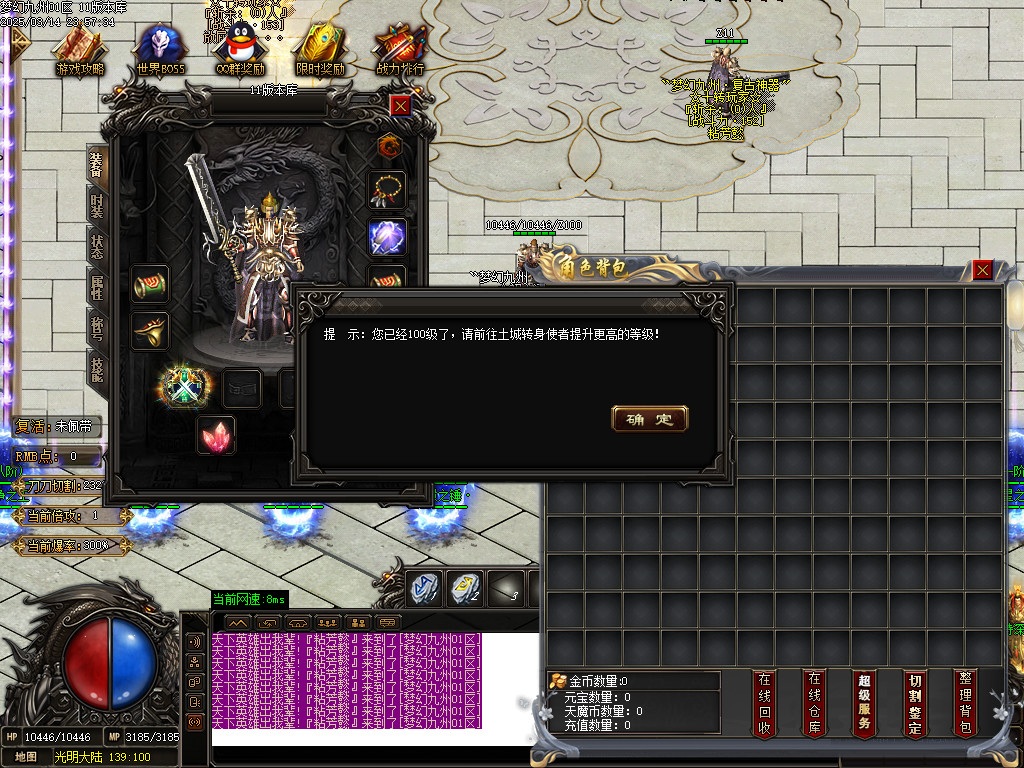1024x768 pixels.
Task: Confirm the level 100 notice with 确定
Action: [649, 419]
